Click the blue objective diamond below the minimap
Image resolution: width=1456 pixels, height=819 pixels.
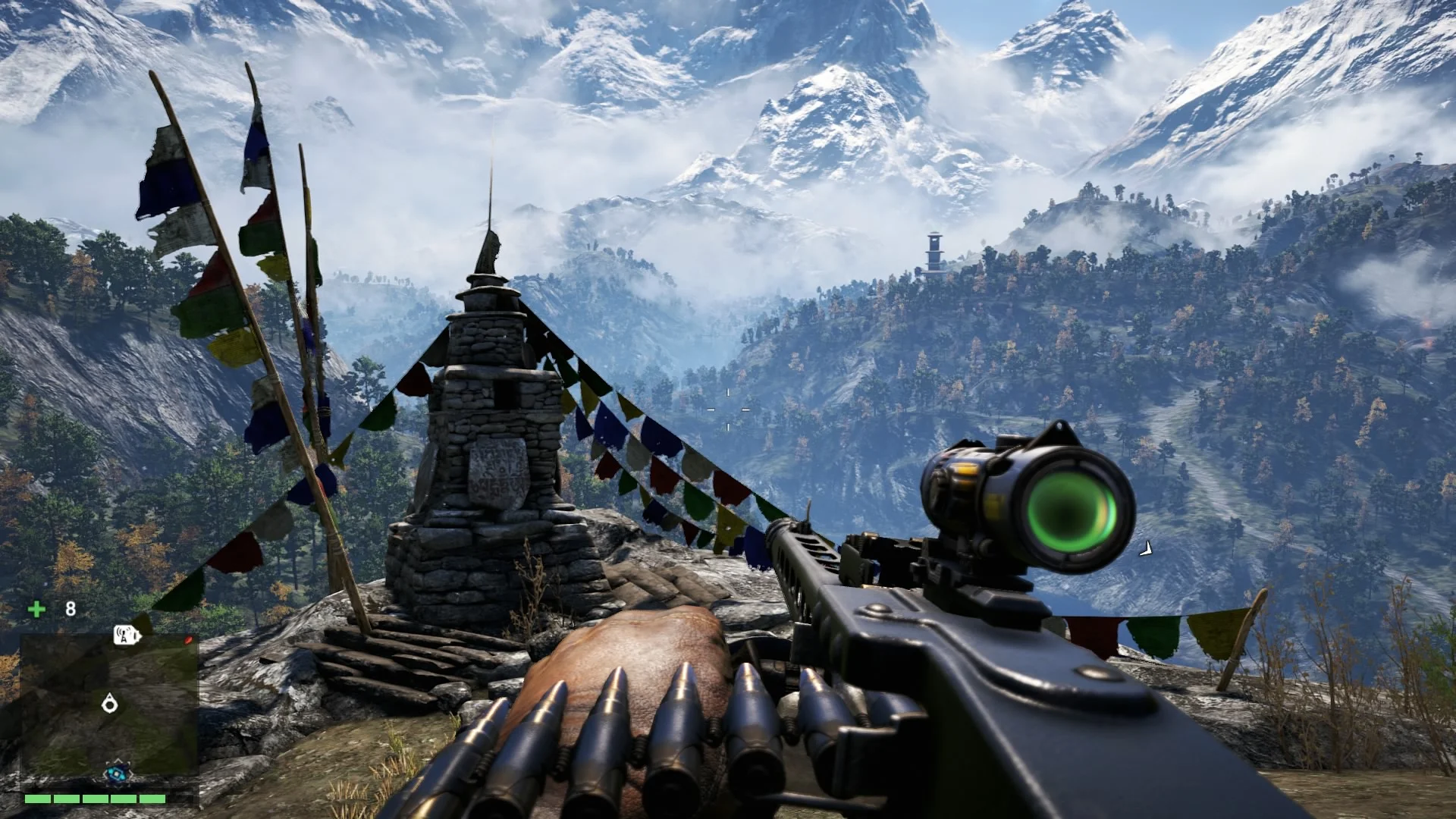click(116, 772)
